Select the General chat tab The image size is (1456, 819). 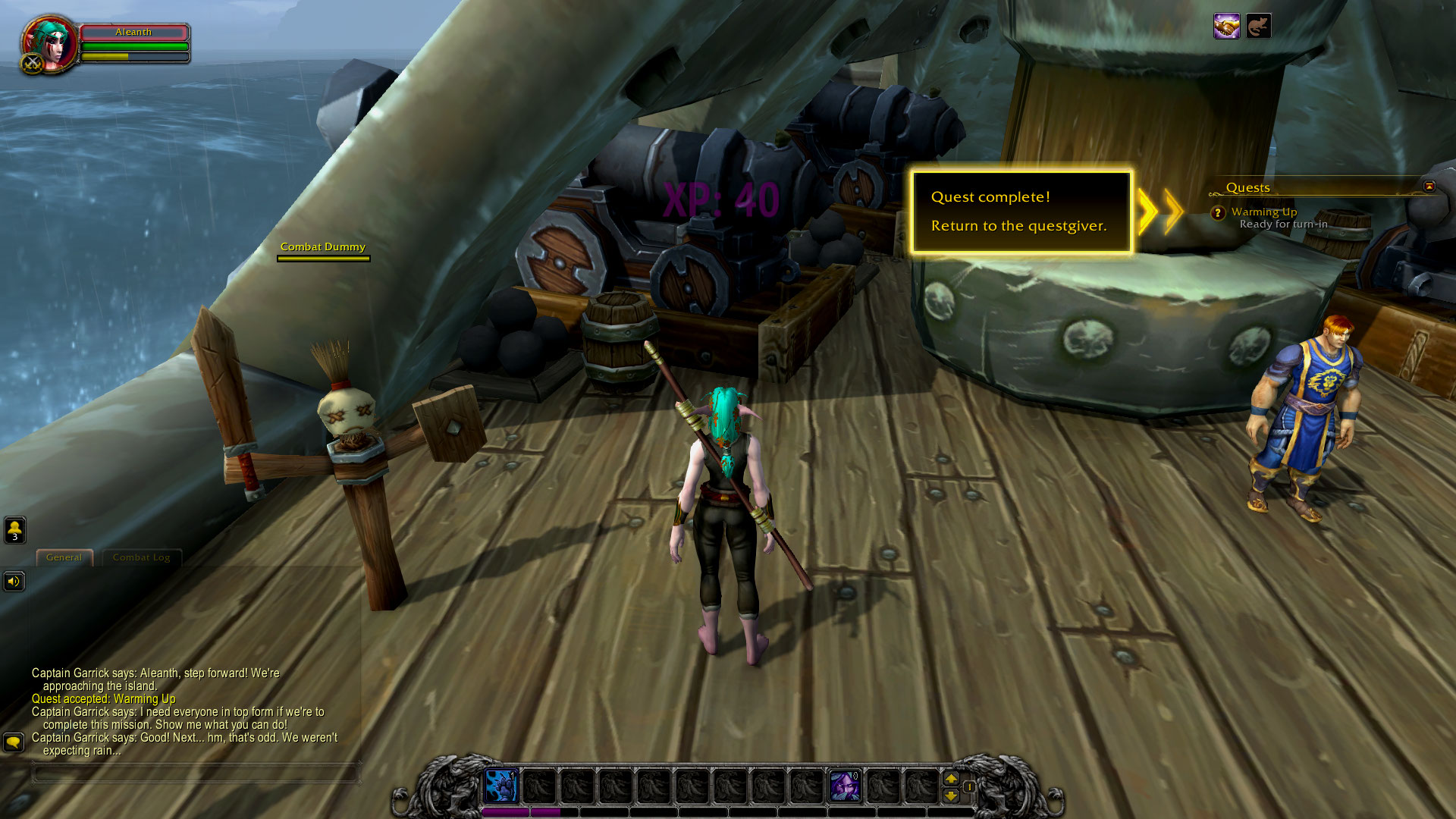click(x=64, y=557)
